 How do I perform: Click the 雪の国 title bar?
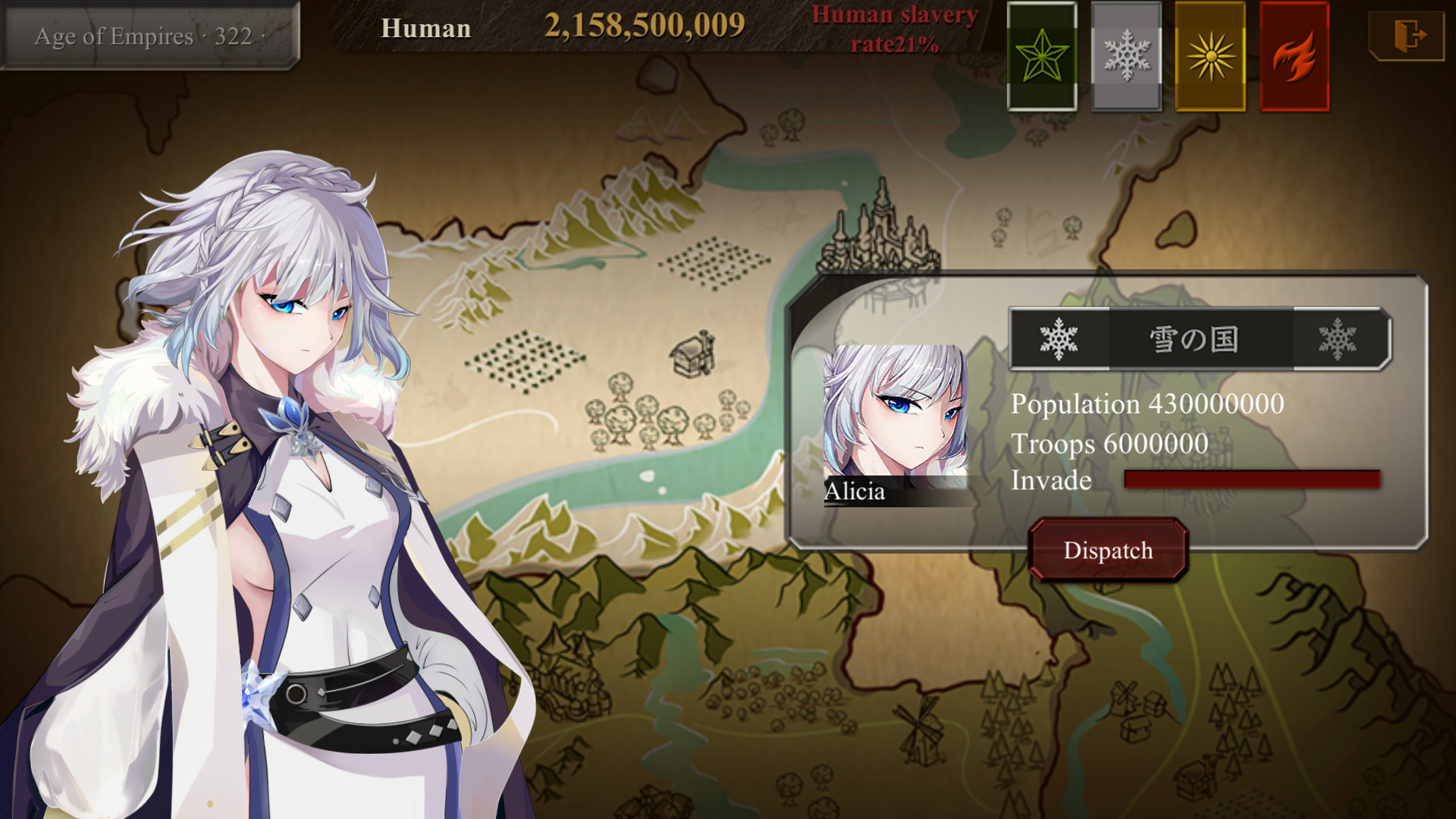(1192, 339)
